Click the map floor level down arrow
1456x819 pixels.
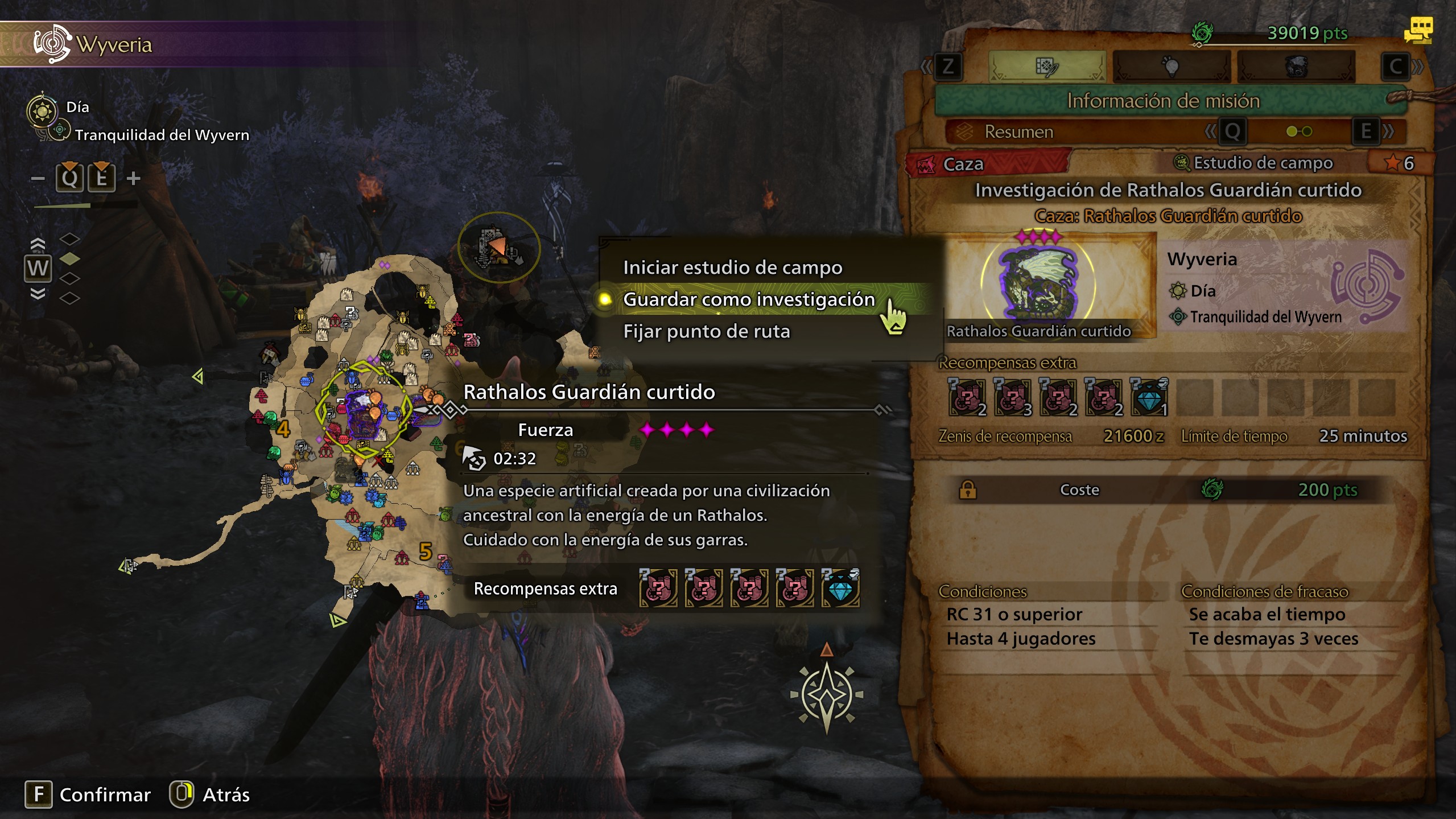(x=38, y=294)
